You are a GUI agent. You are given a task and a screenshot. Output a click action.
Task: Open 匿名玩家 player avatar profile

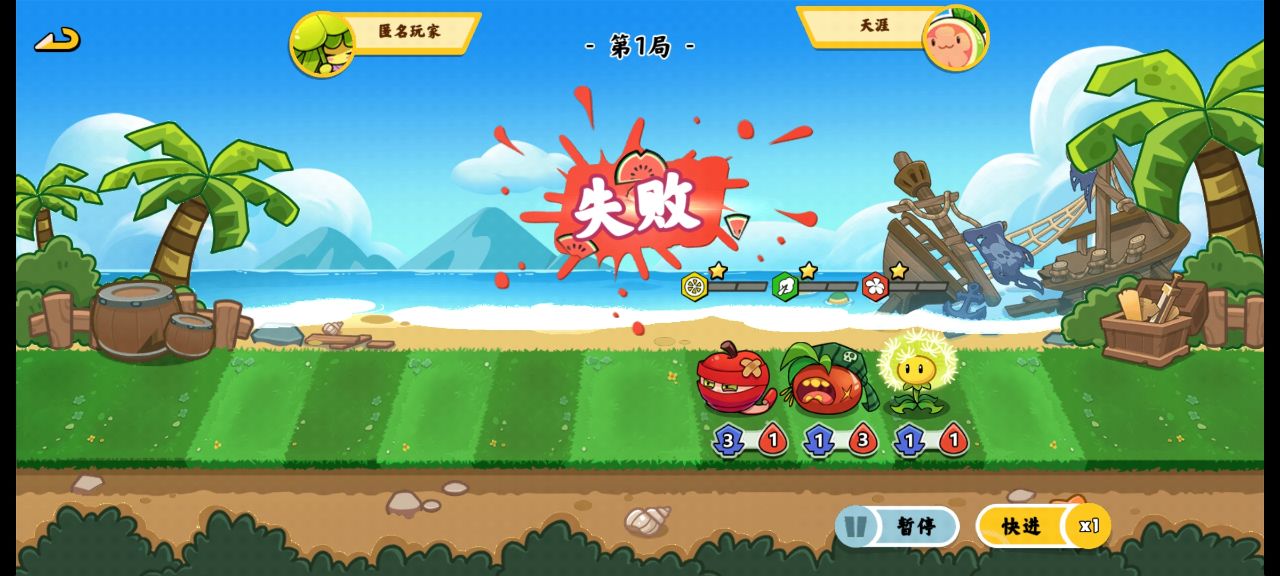pyautogui.click(x=321, y=44)
